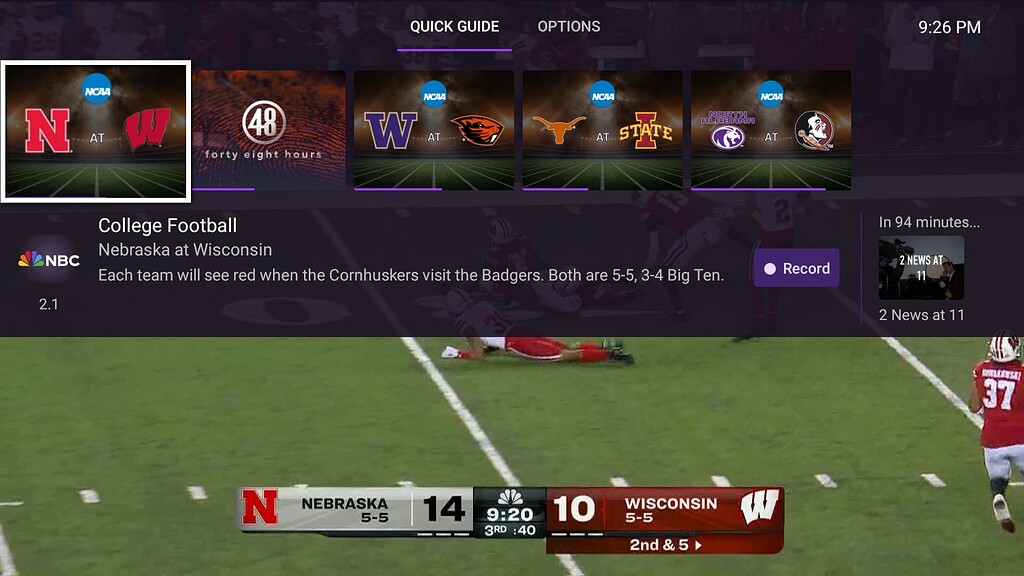Click the NBC channel logo
The image size is (1024, 576).
pyautogui.click(x=48, y=260)
